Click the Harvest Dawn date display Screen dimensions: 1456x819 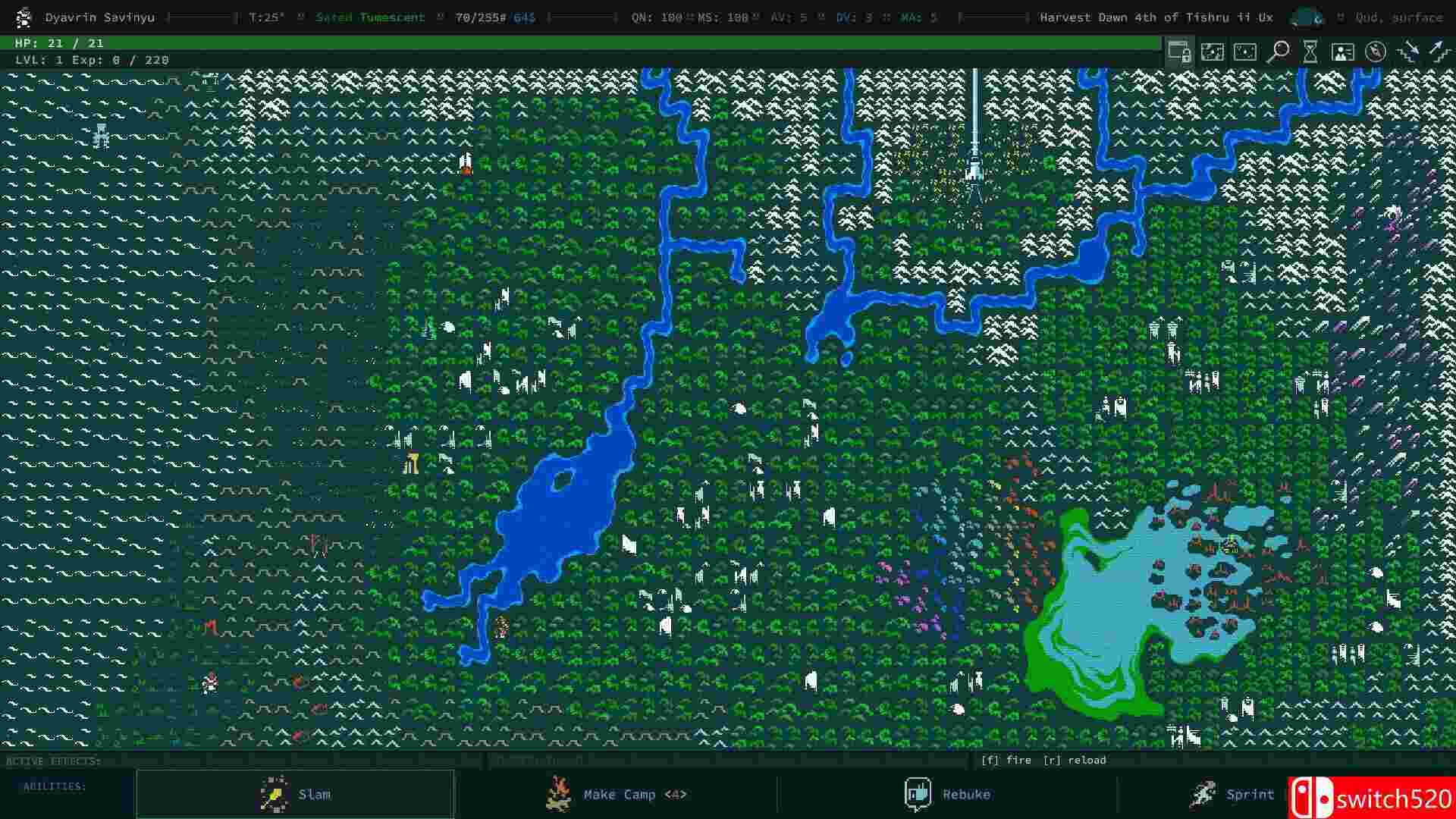click(x=1156, y=17)
